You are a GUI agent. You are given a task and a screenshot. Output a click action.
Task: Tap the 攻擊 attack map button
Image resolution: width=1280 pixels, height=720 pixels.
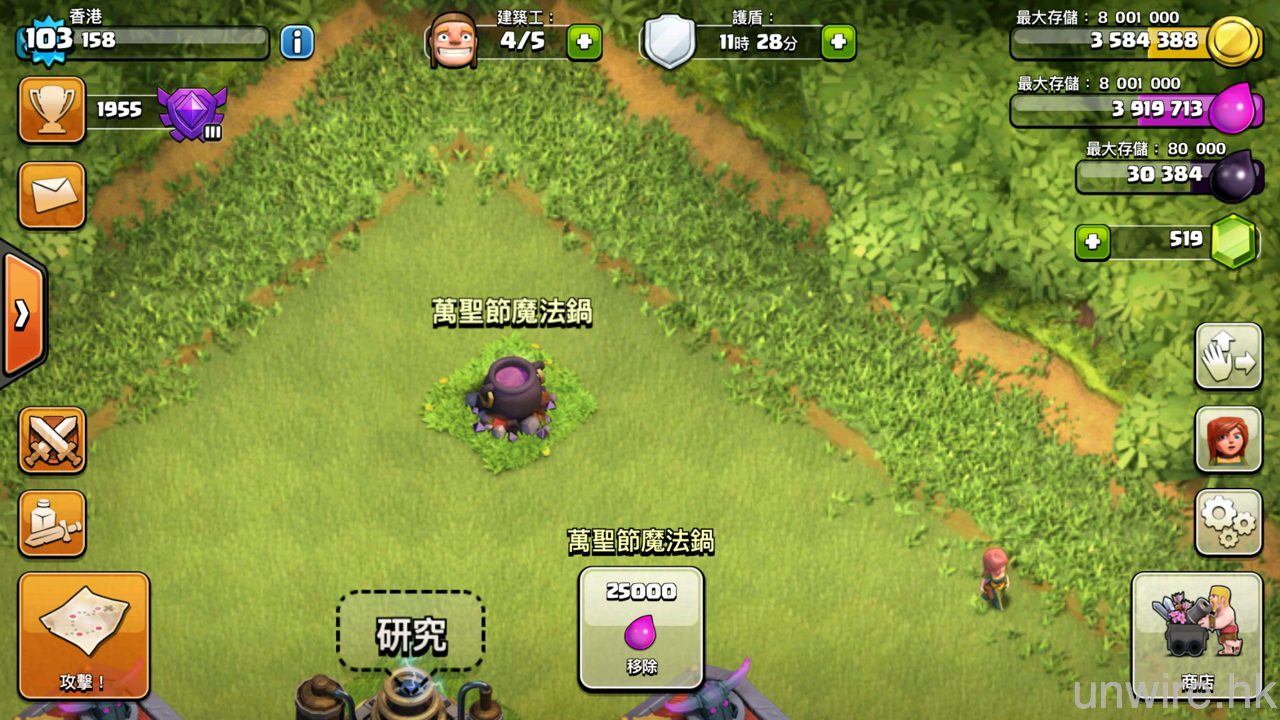(x=84, y=635)
